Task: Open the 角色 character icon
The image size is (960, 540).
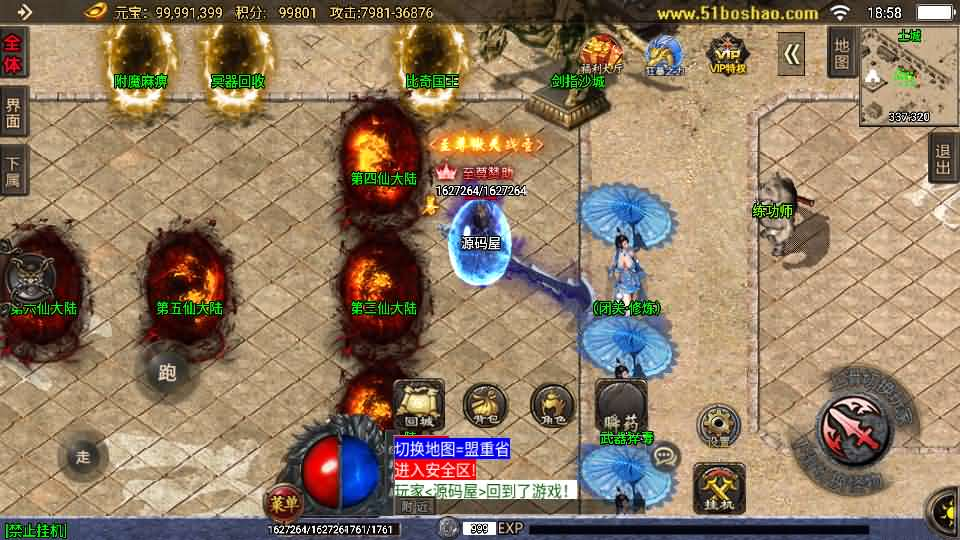Action: (x=551, y=405)
